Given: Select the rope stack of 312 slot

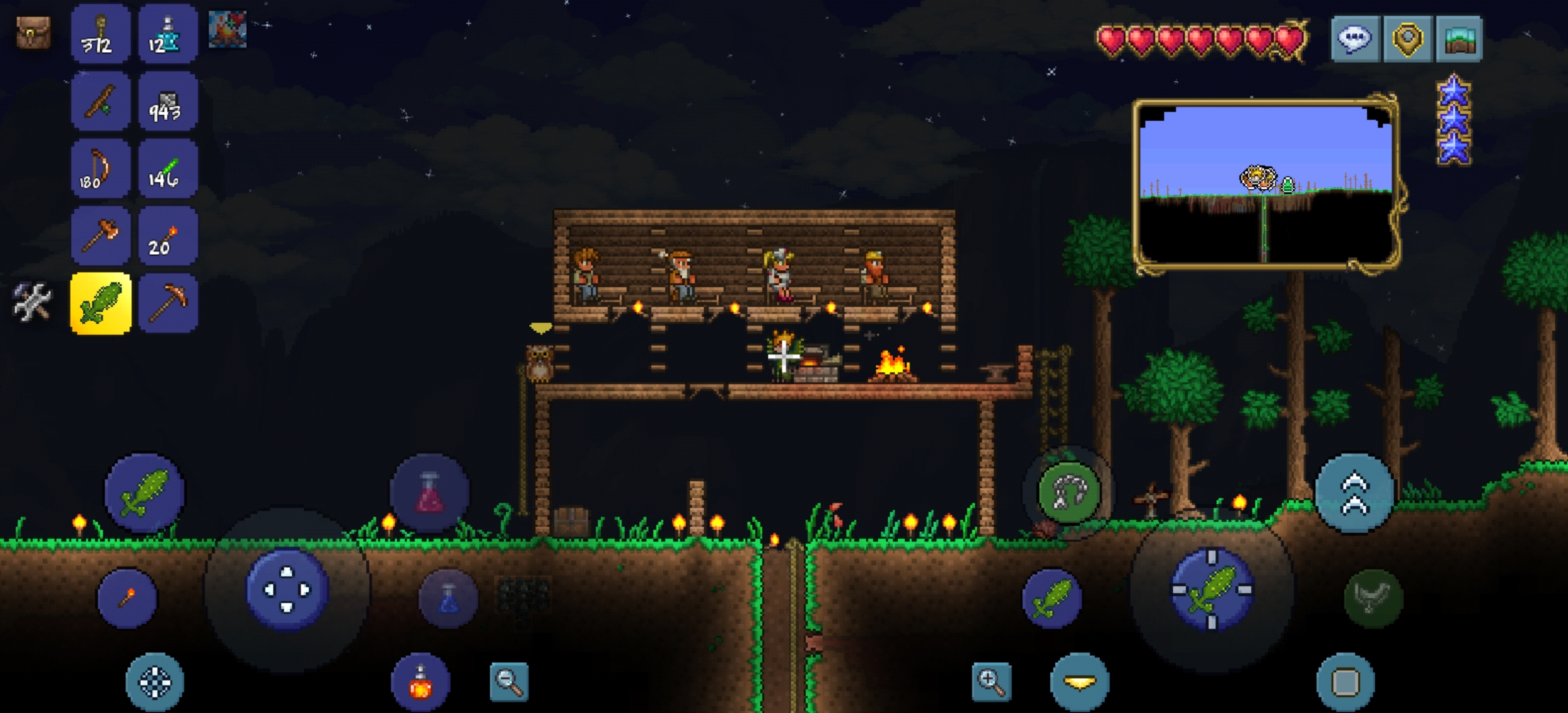Looking at the screenshot, I should 100,34.
